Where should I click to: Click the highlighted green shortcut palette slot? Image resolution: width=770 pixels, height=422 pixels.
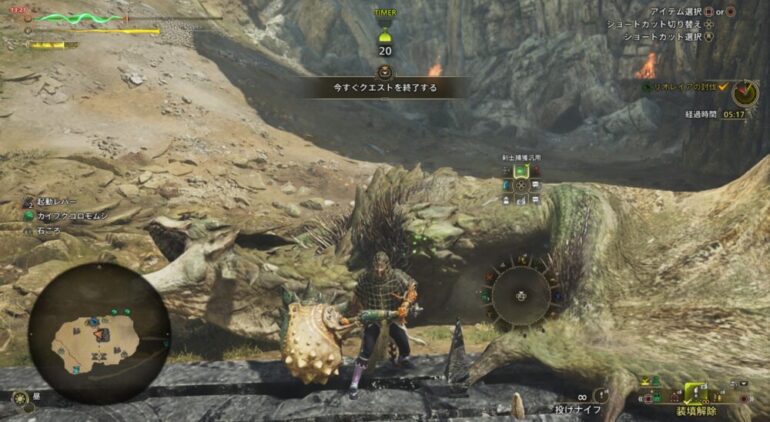click(x=521, y=171)
